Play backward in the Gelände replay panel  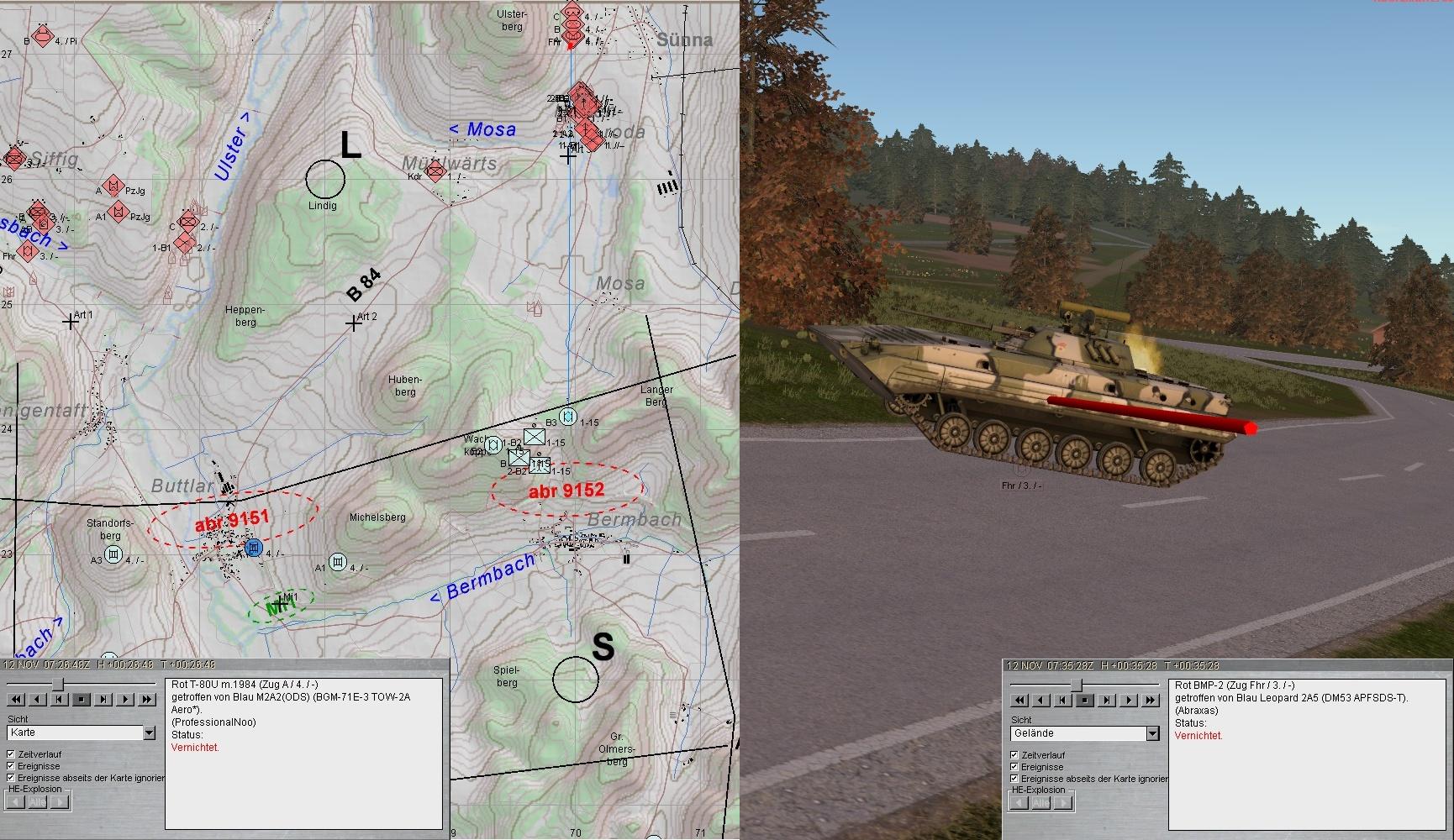(1041, 700)
